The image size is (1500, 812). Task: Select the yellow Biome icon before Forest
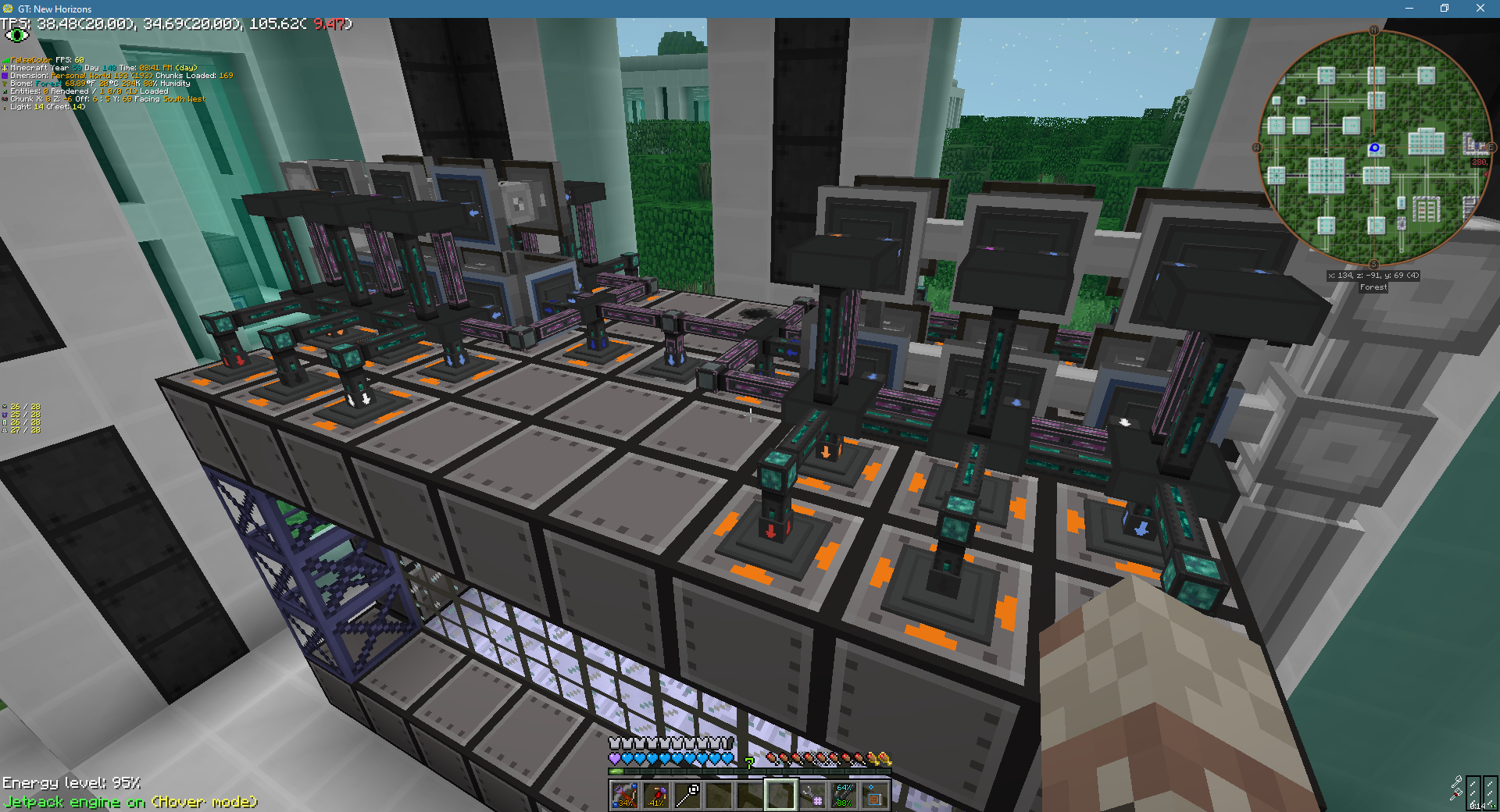(6, 84)
